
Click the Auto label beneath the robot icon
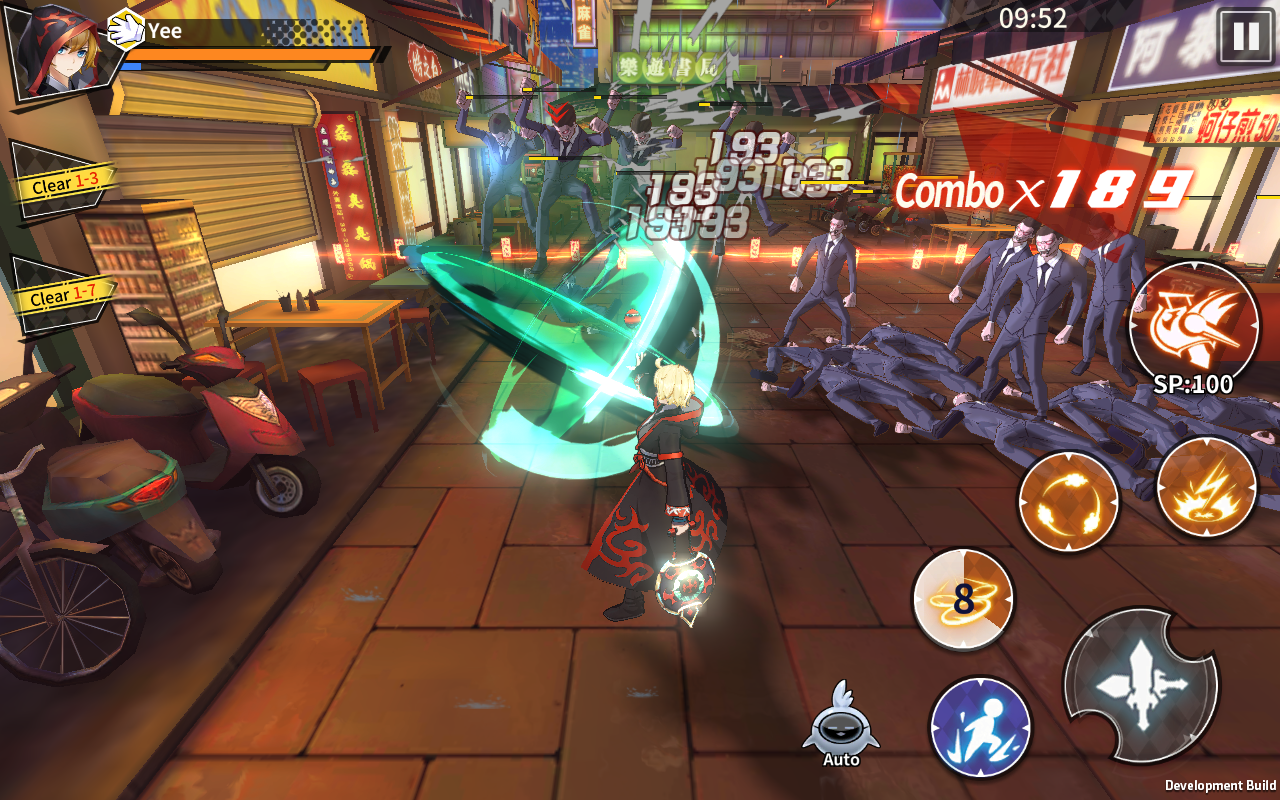click(839, 760)
